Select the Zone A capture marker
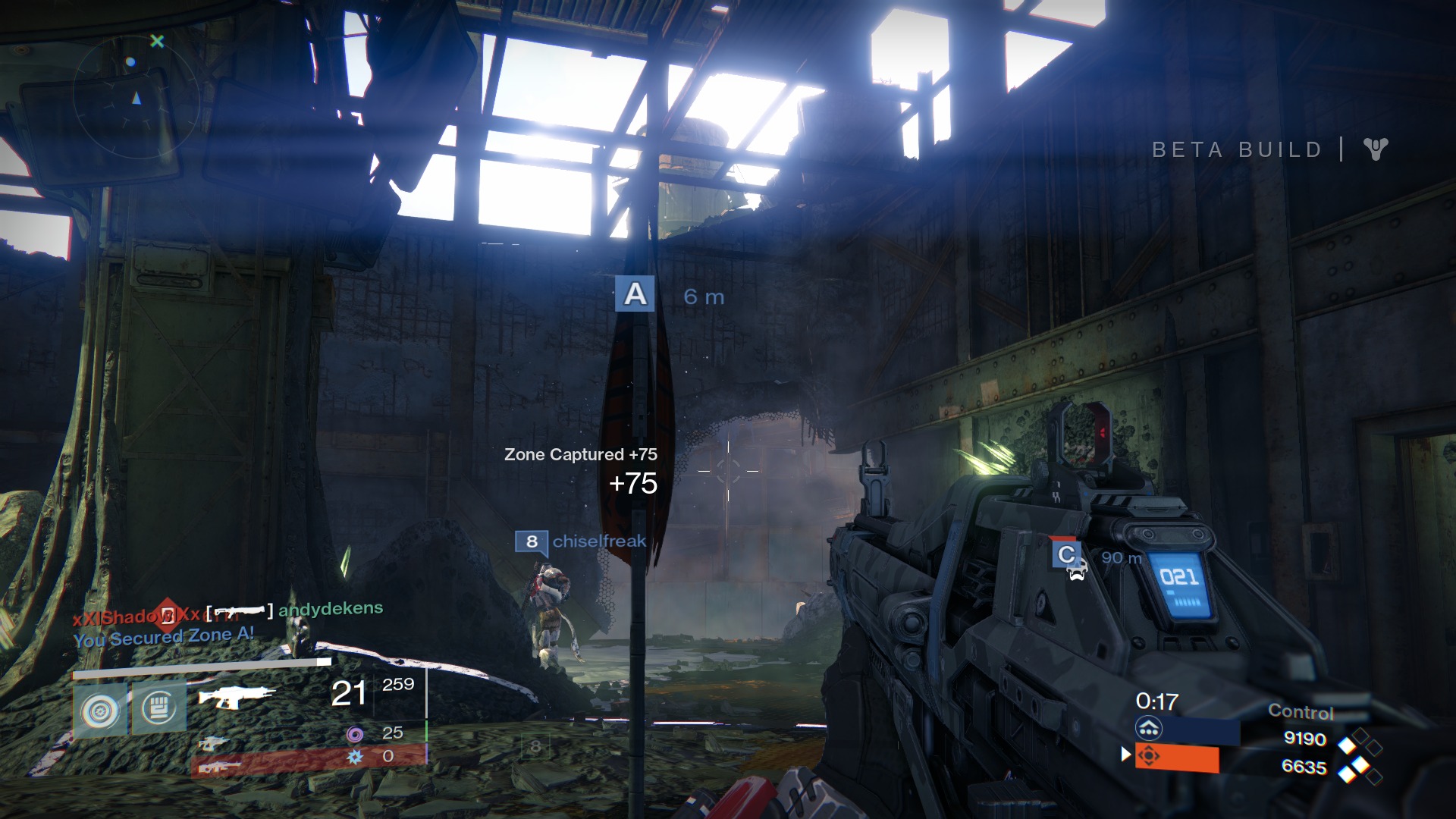The height and width of the screenshot is (819, 1456). tap(635, 294)
